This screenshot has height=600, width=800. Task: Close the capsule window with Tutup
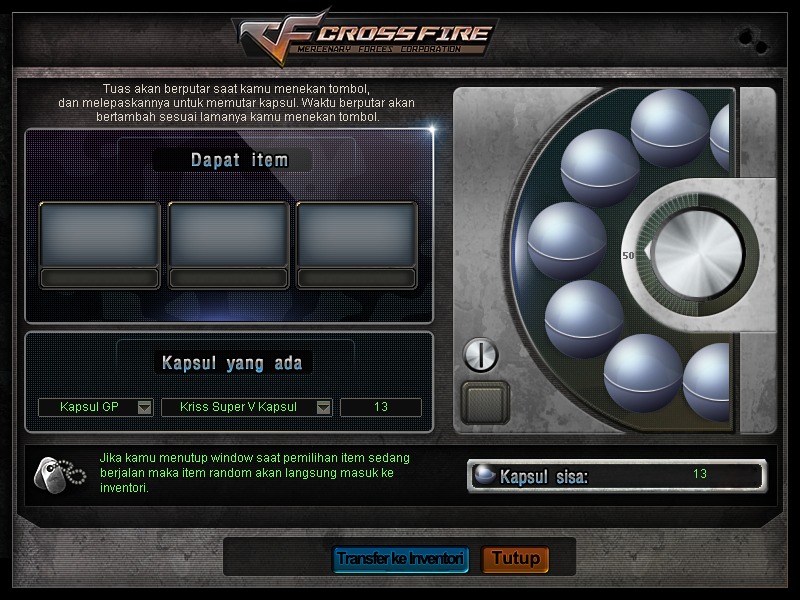tap(515, 559)
